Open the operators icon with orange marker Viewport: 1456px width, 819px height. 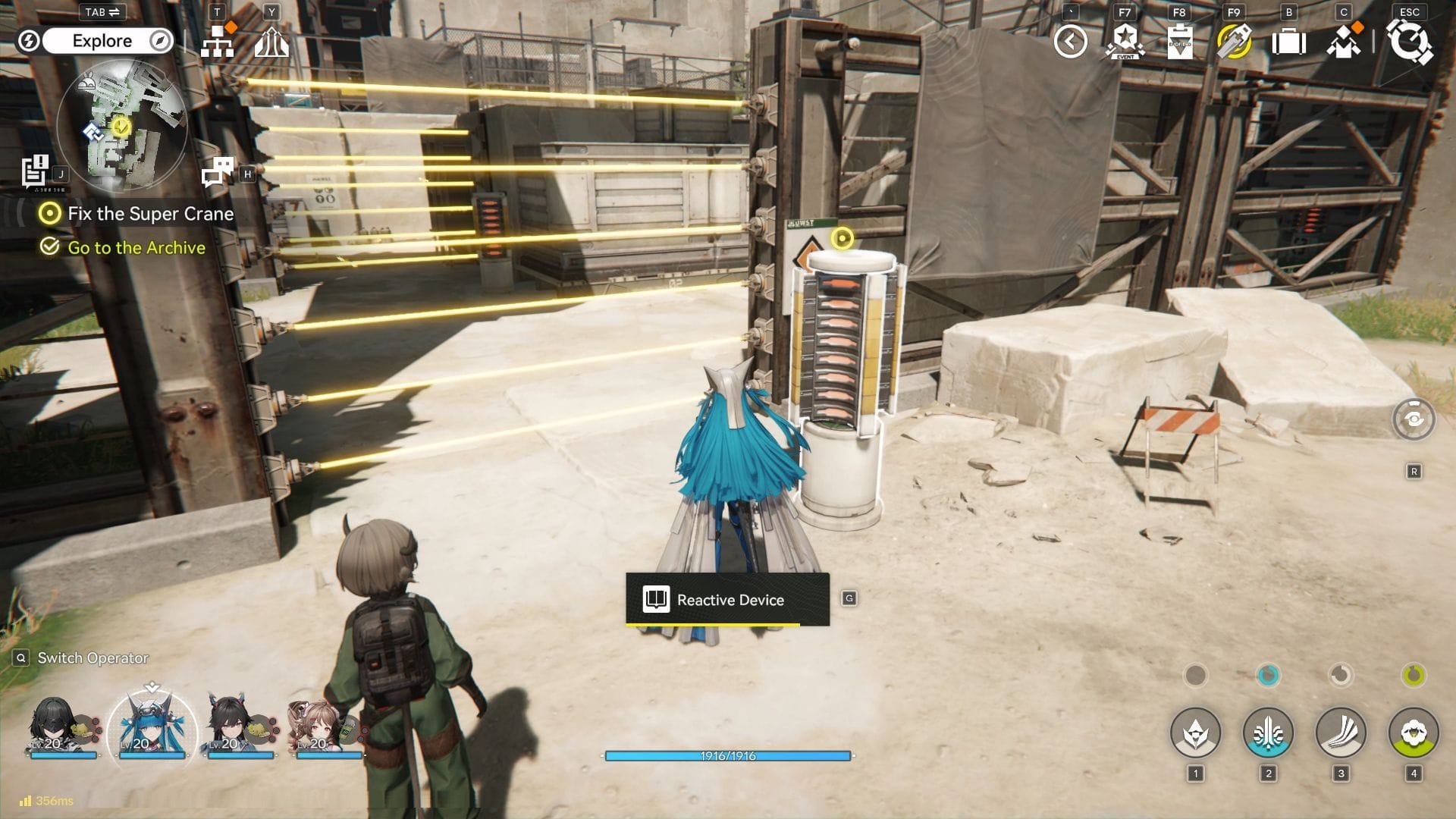click(1343, 42)
